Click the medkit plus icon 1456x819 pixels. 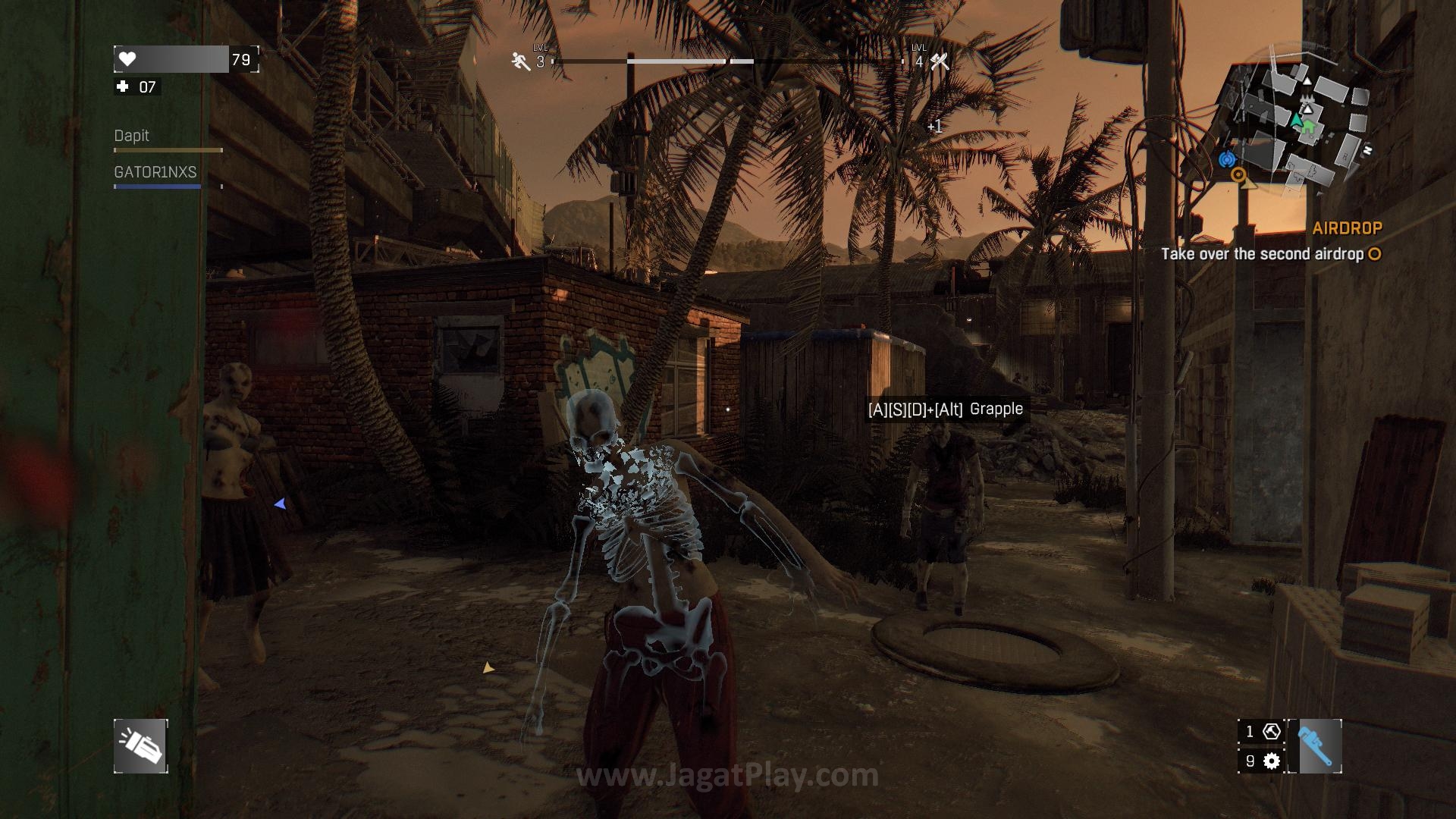pos(123,87)
